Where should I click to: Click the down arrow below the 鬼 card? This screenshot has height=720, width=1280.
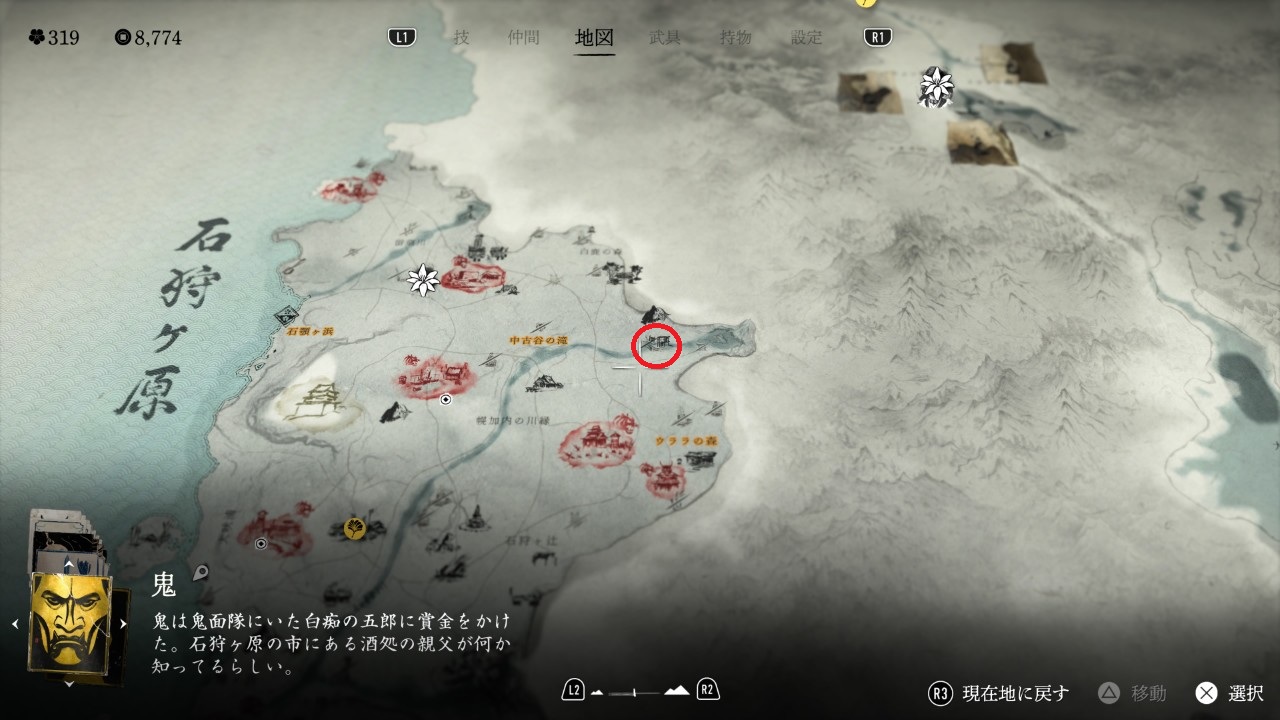68,684
